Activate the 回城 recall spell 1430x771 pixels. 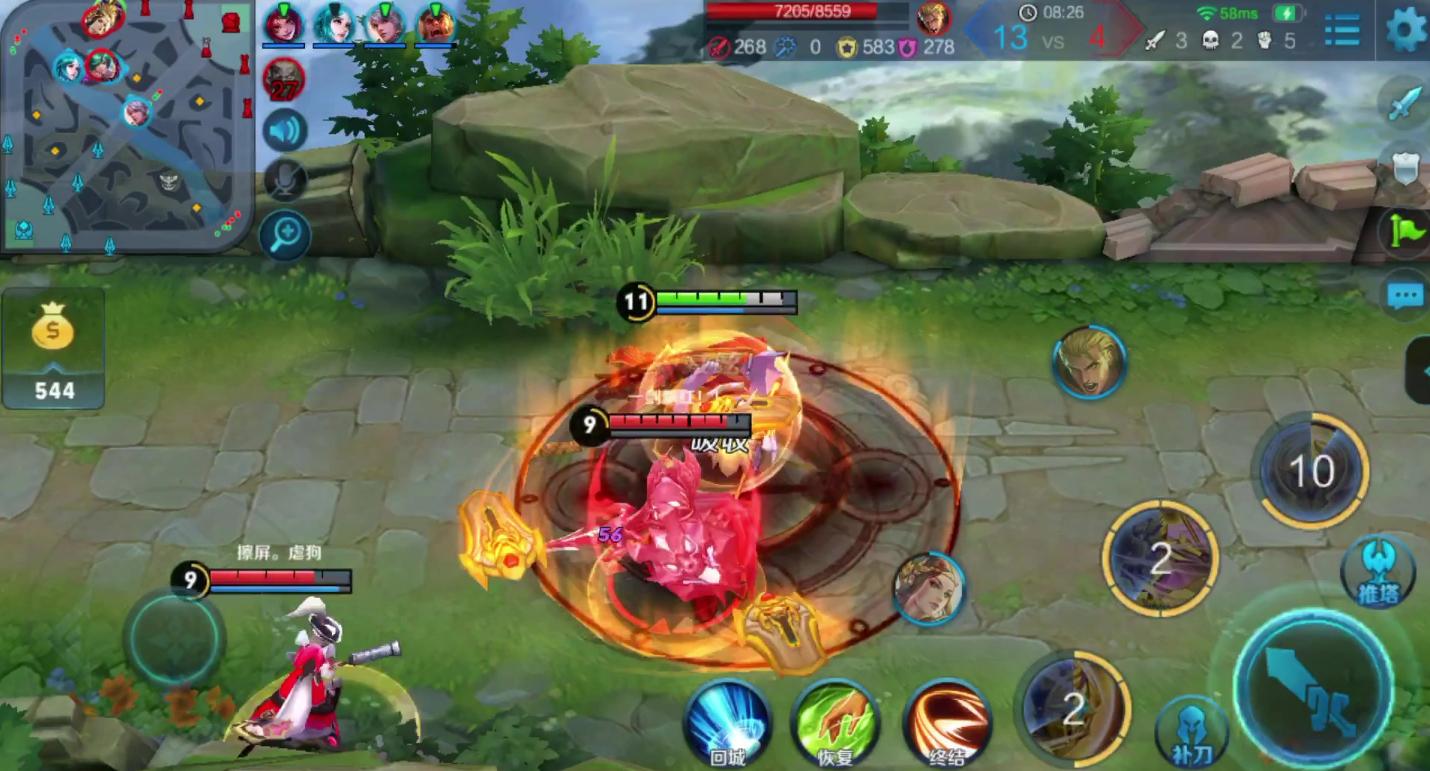pyautogui.click(x=727, y=722)
